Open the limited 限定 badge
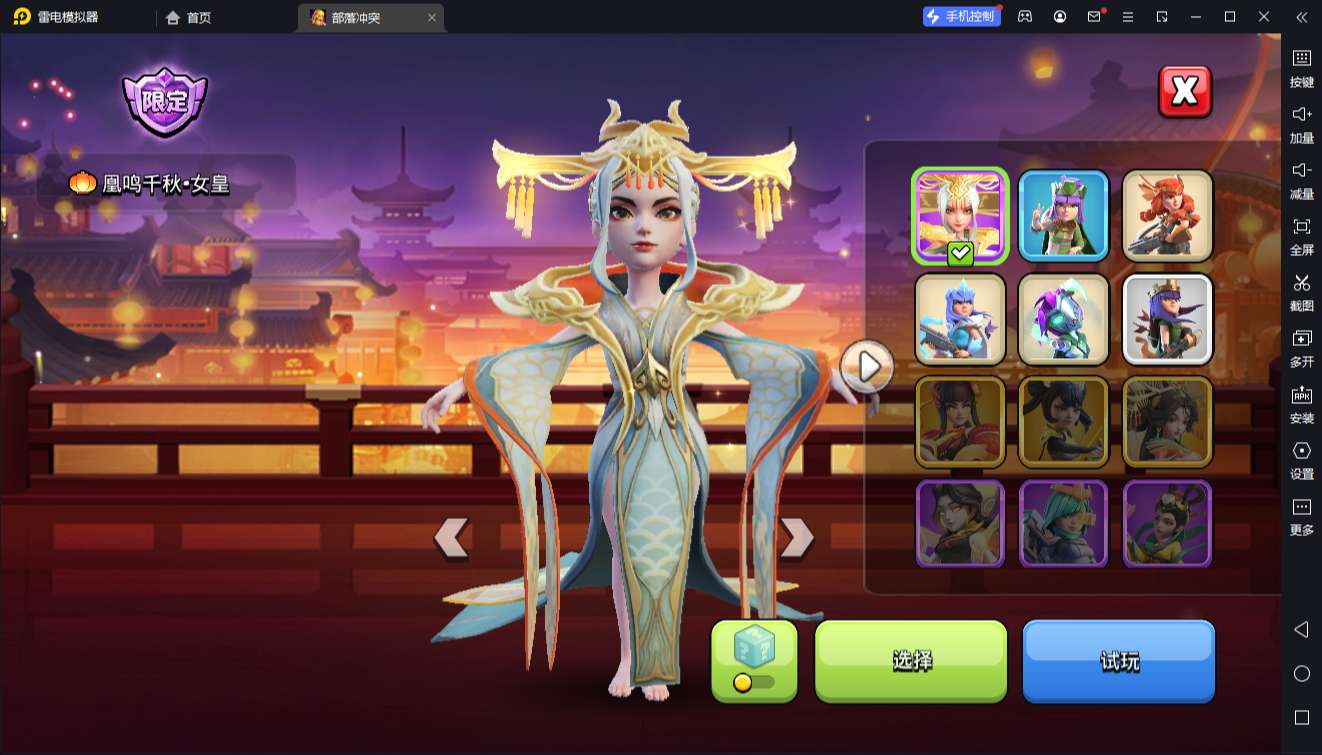The width and height of the screenshot is (1322, 755). tap(165, 101)
